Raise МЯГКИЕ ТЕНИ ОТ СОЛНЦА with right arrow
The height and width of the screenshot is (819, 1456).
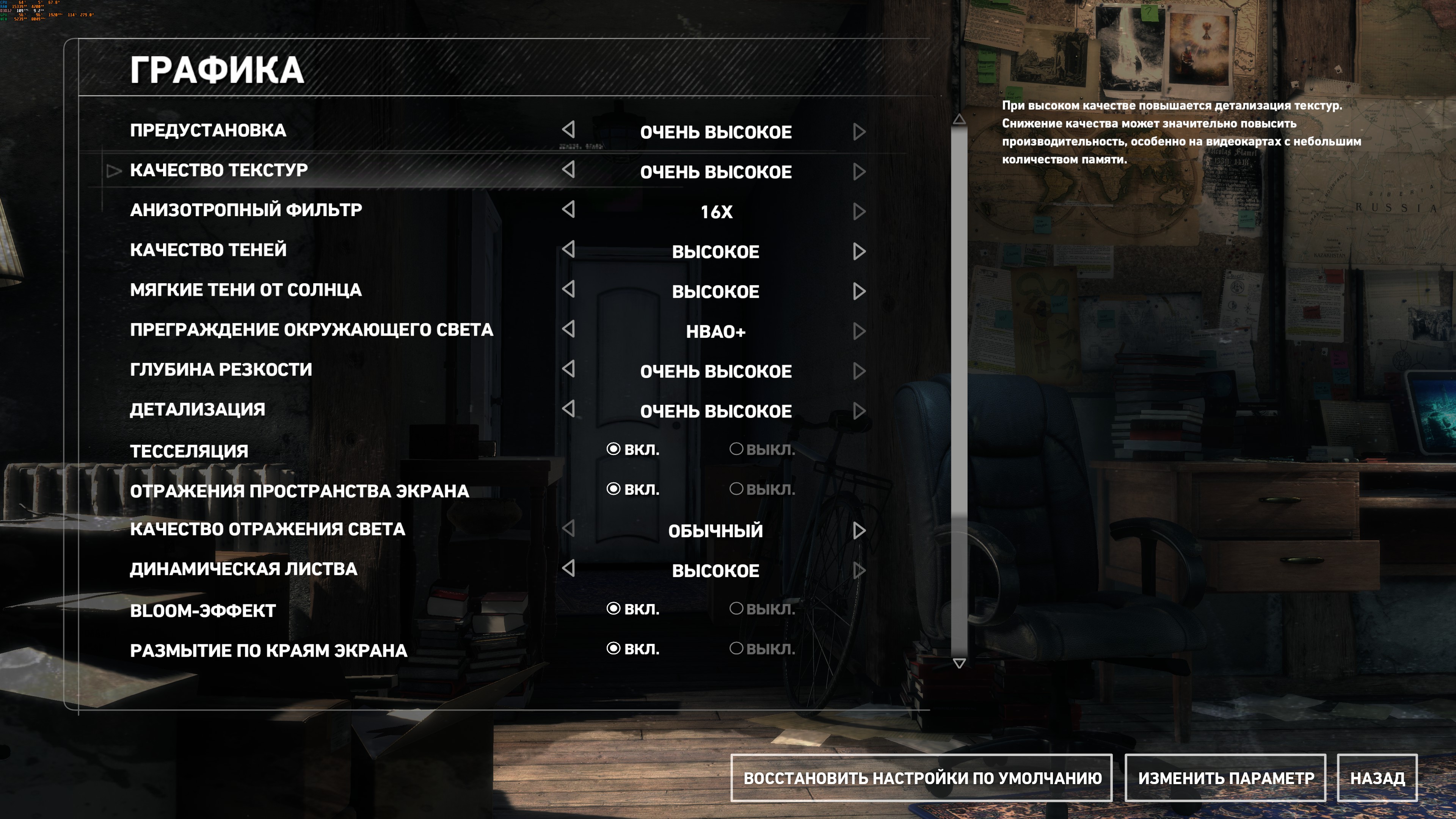click(x=859, y=292)
